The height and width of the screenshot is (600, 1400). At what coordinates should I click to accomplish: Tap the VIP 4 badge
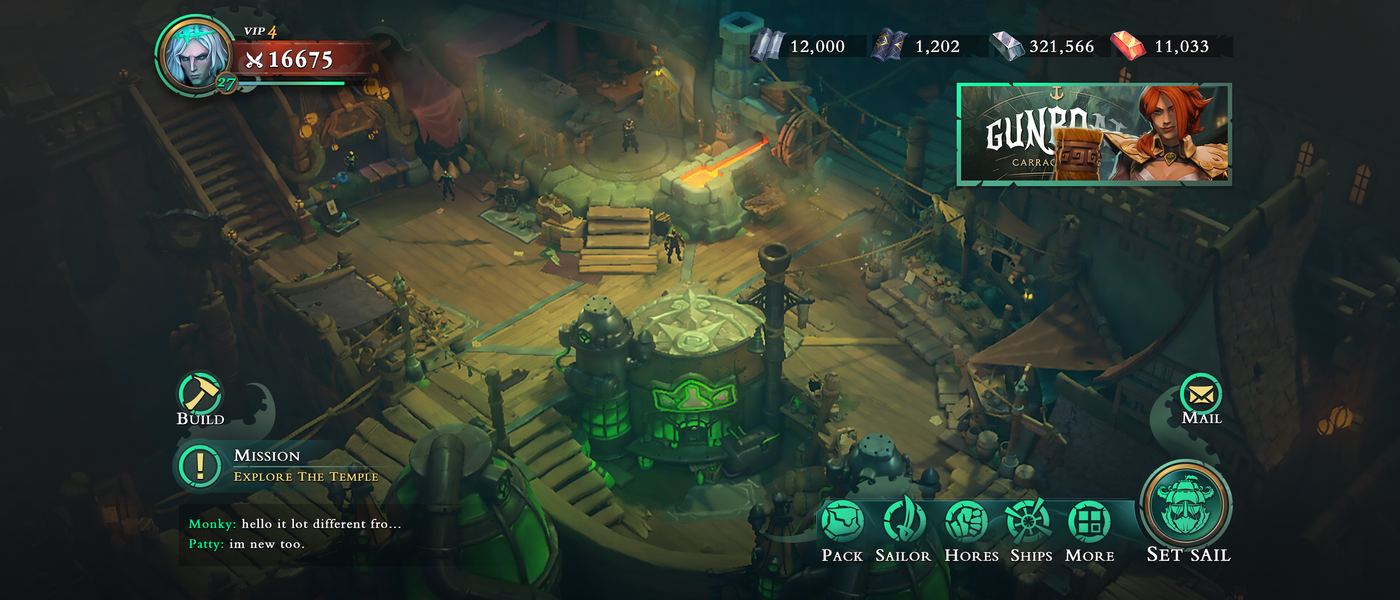click(x=260, y=31)
